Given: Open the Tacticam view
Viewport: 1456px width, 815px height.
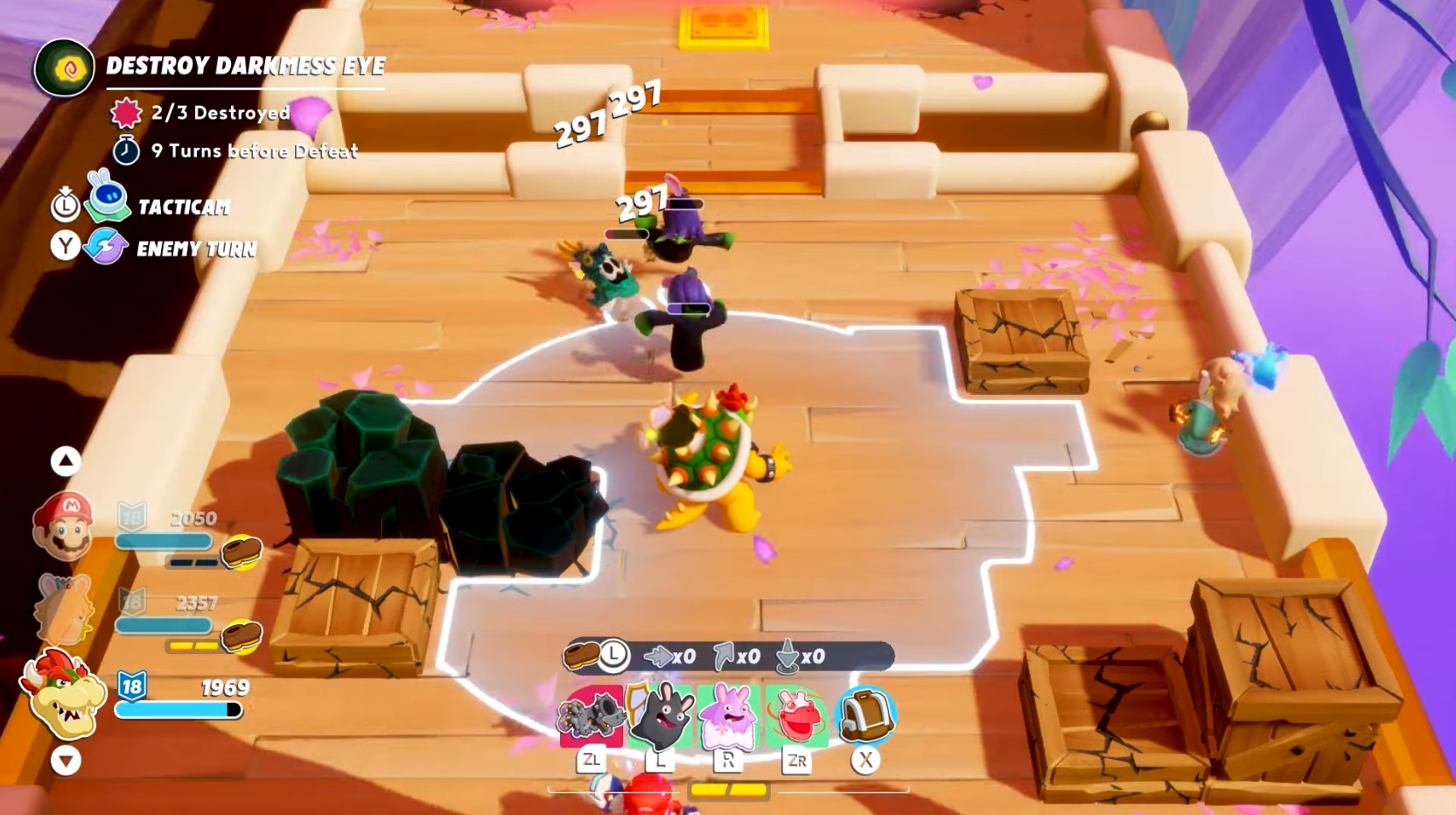Looking at the screenshot, I should click(183, 207).
